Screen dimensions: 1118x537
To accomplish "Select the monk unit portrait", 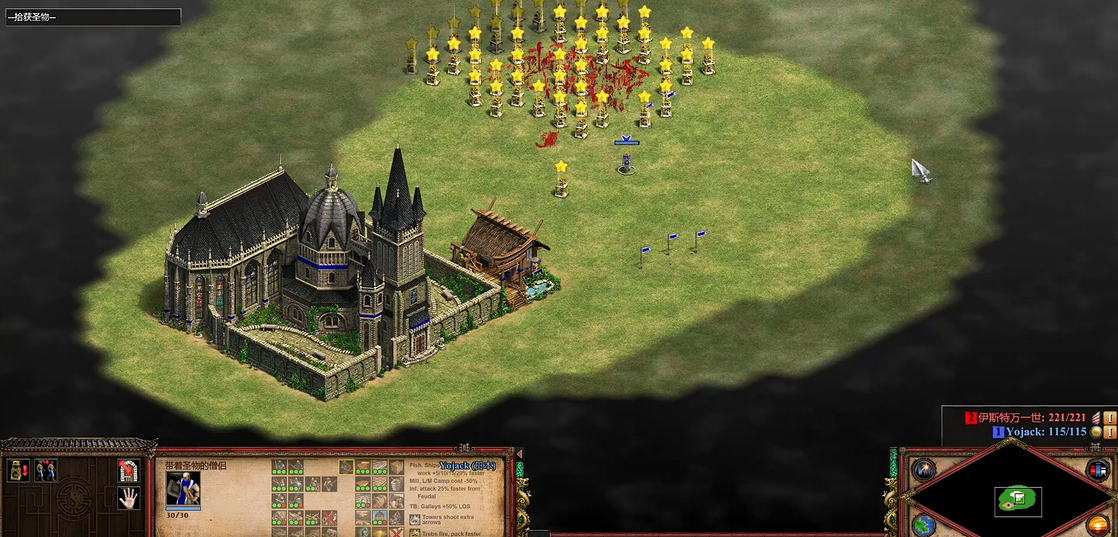I will coord(183,487).
